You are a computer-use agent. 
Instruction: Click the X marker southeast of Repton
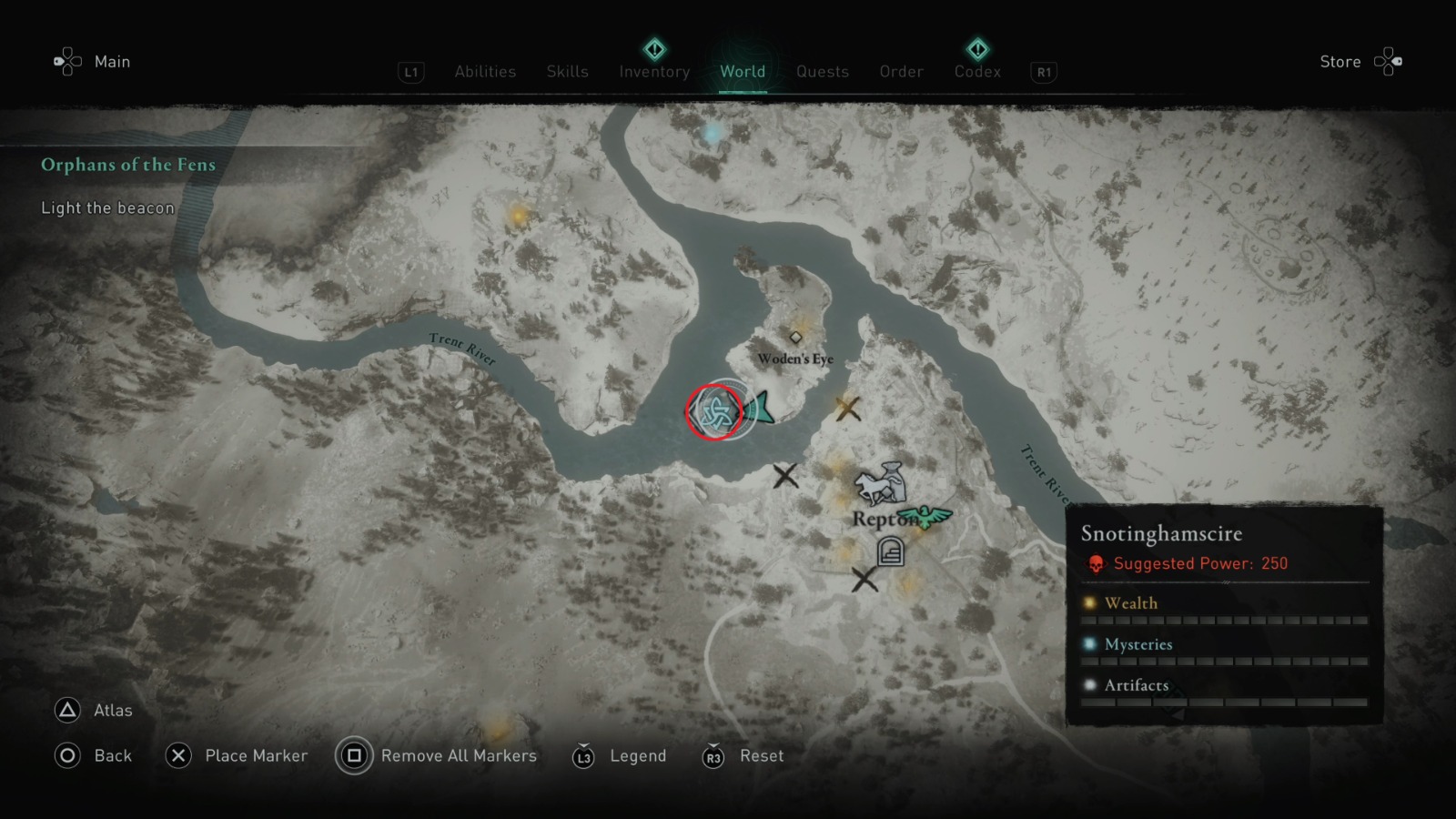[863, 578]
